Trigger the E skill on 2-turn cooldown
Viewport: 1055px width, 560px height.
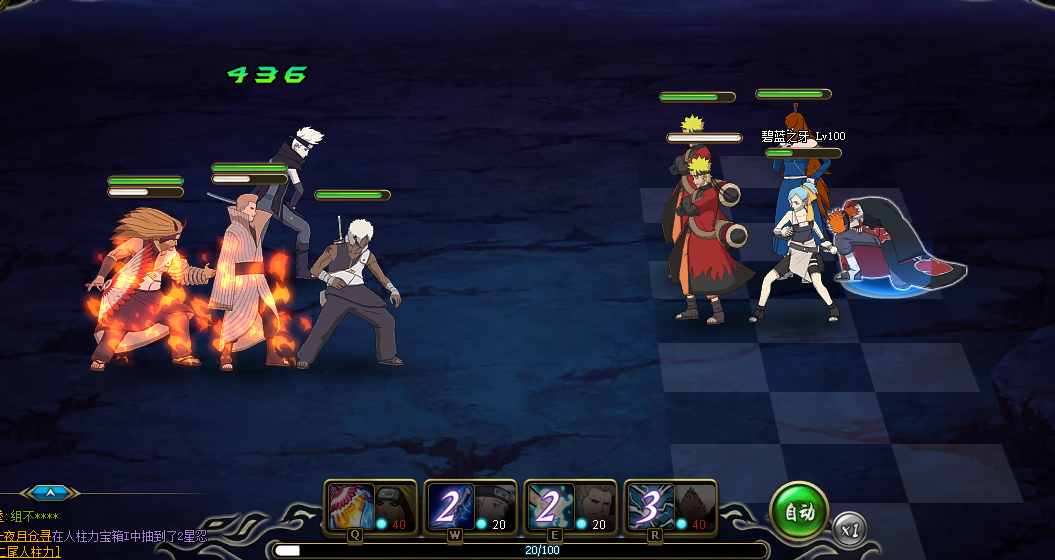[570, 507]
